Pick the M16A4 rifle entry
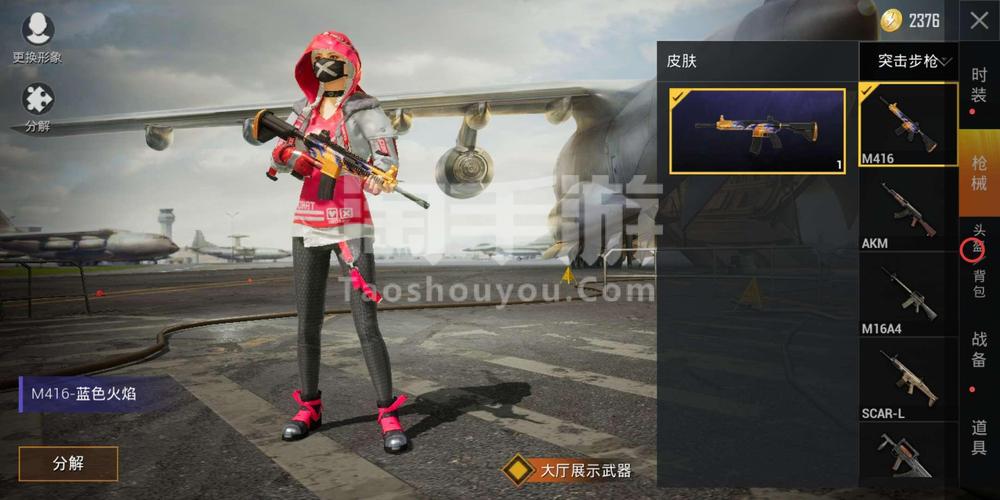 click(908, 293)
